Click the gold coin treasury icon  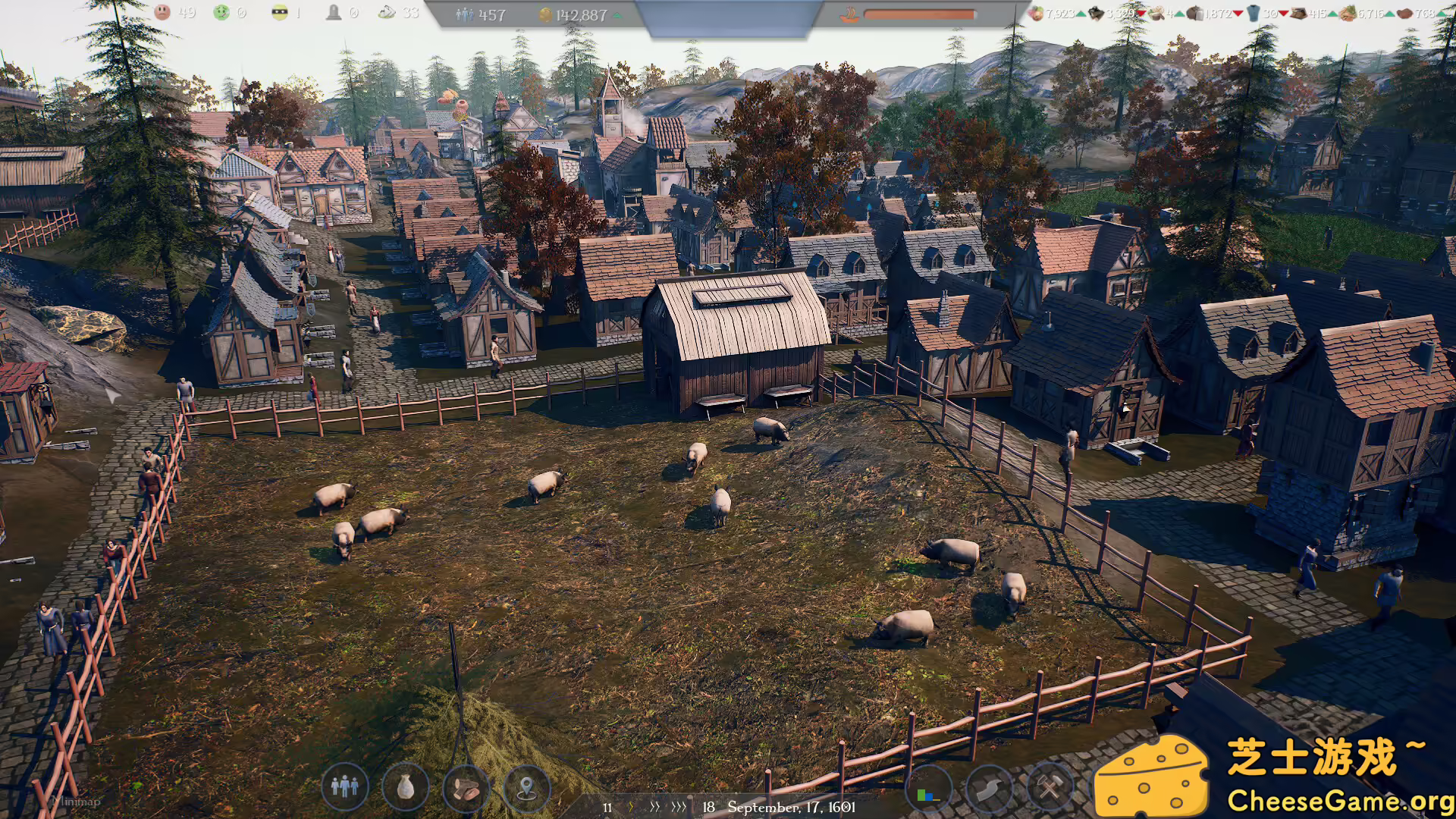click(x=546, y=14)
